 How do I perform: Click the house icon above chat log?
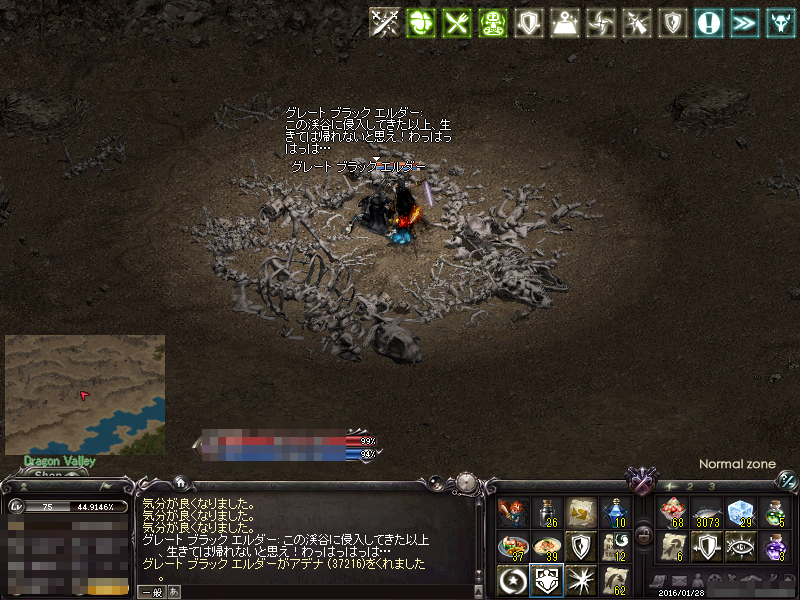point(180,481)
